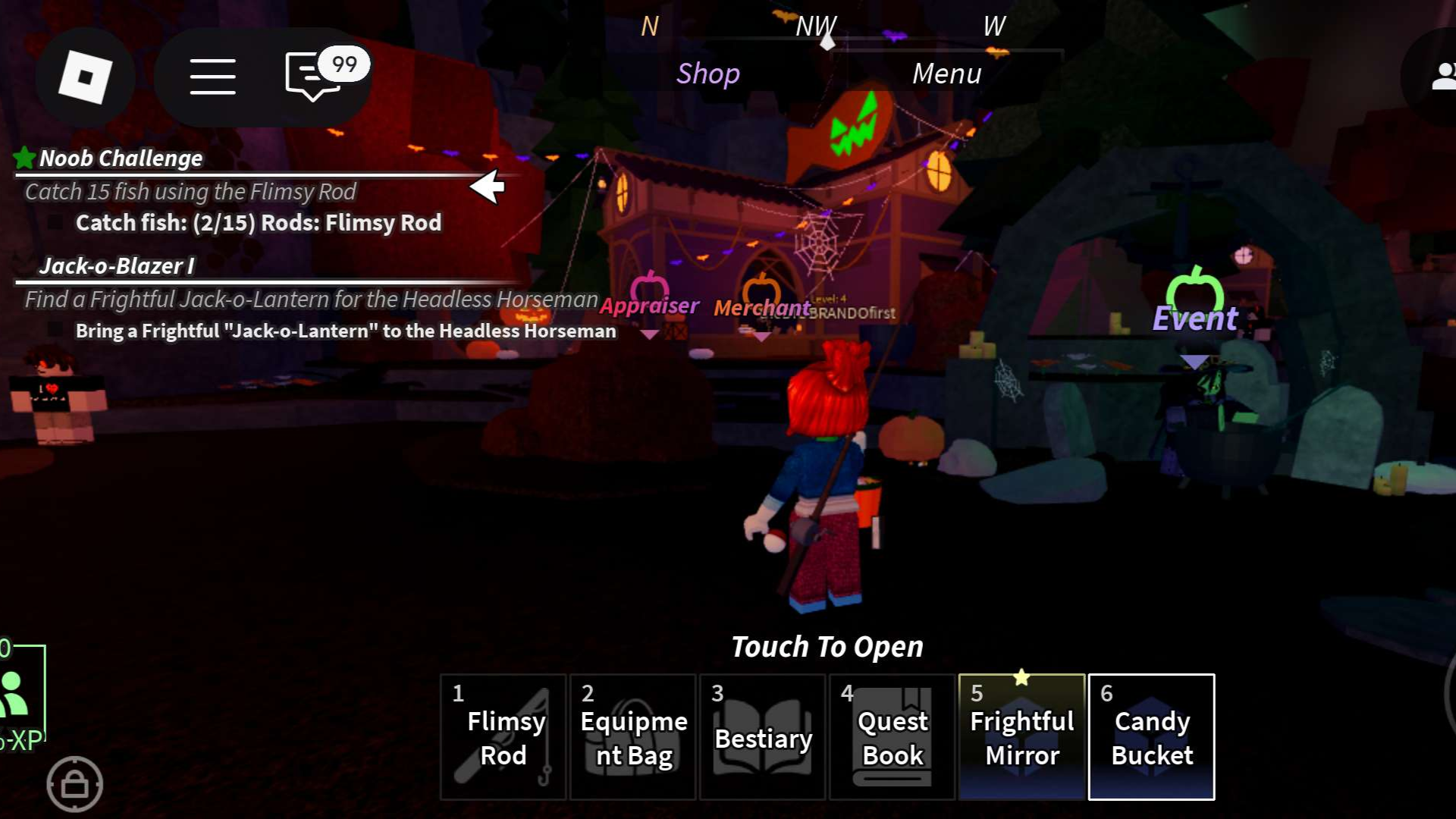
Task: Toggle the padlock icon
Action: click(74, 784)
